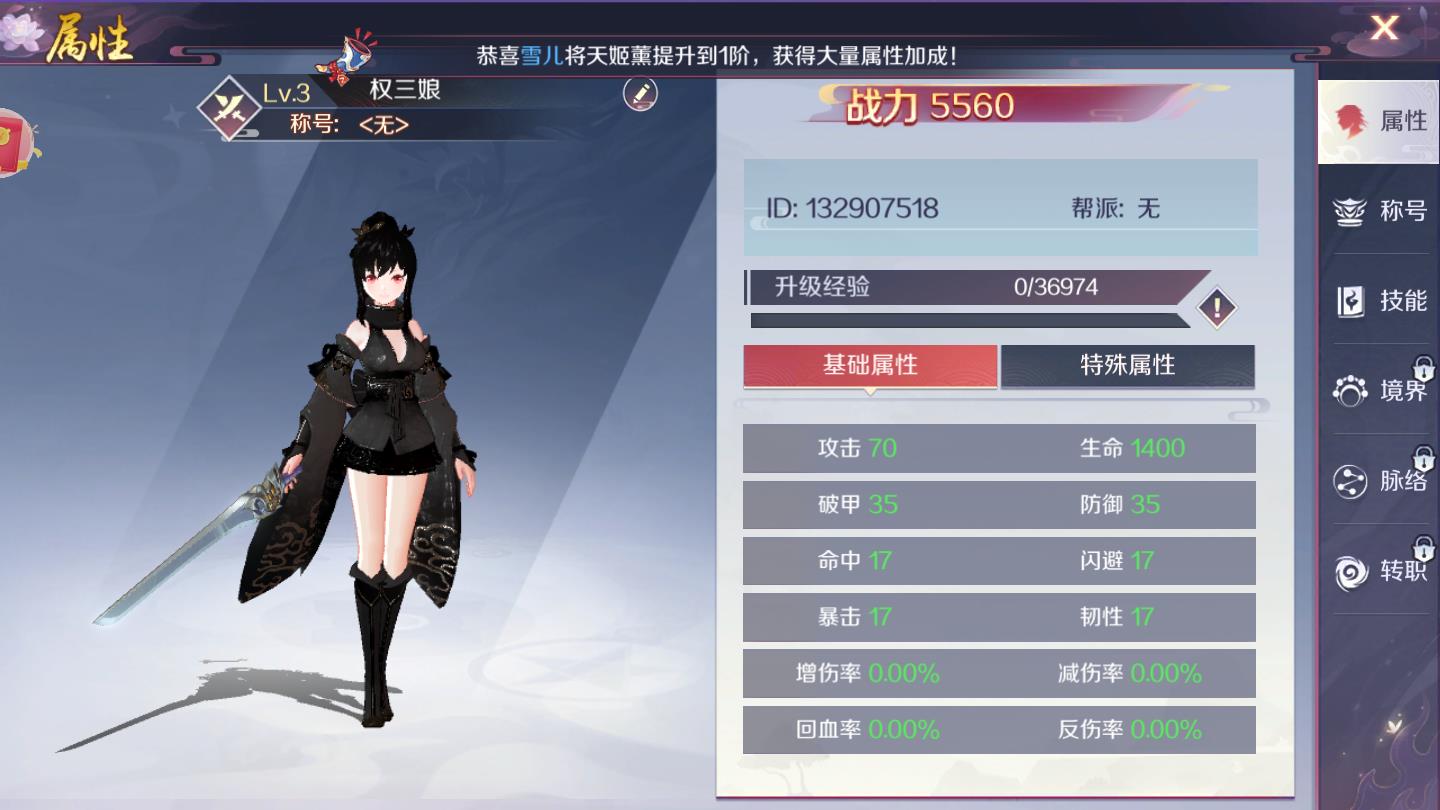Screen dimensions: 1440x810
Task: Click the pencil edit icon beside 权三娘
Action: point(641,95)
